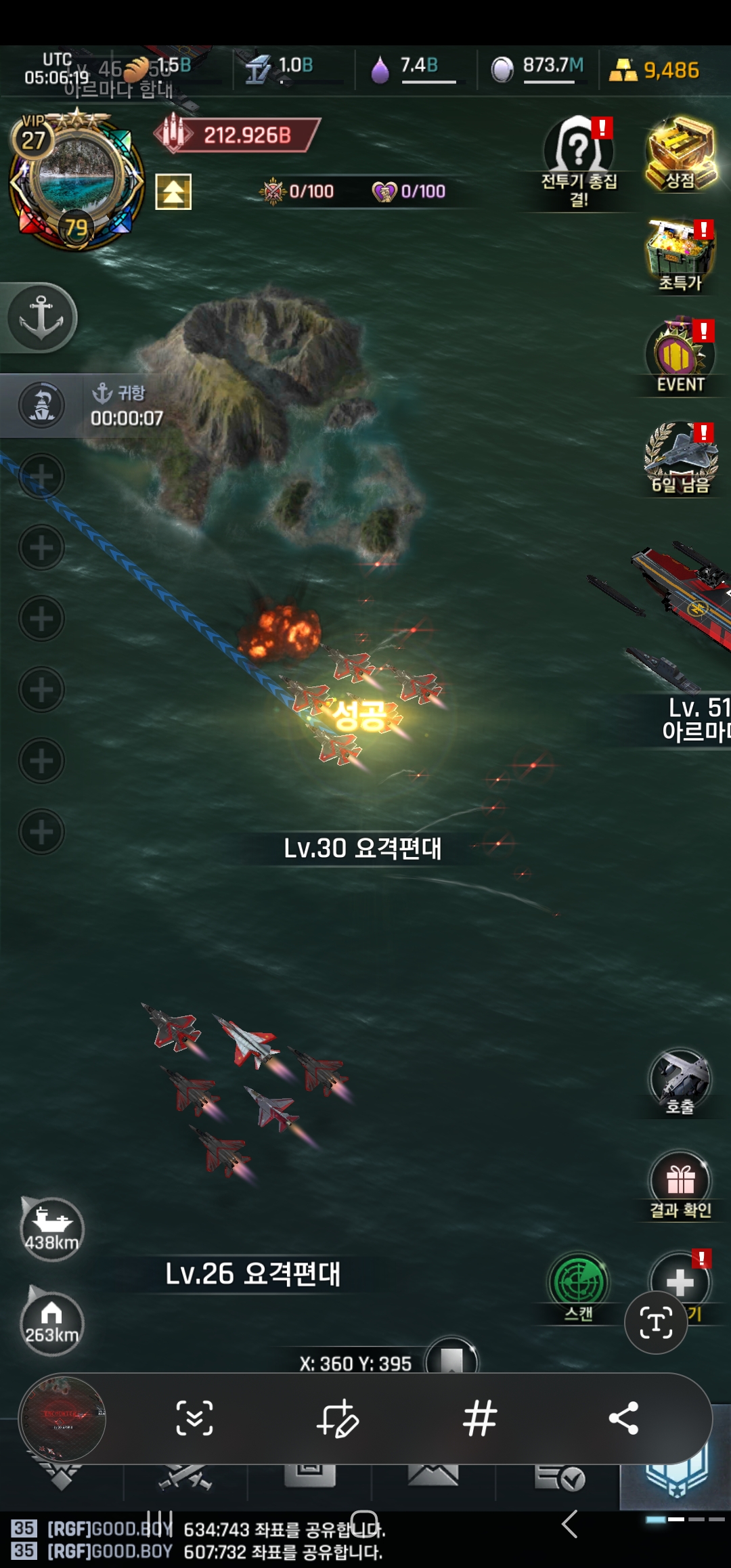Screen dimensions: 731x1568
Task: Open the 상점 gold shop
Action: (x=680, y=154)
